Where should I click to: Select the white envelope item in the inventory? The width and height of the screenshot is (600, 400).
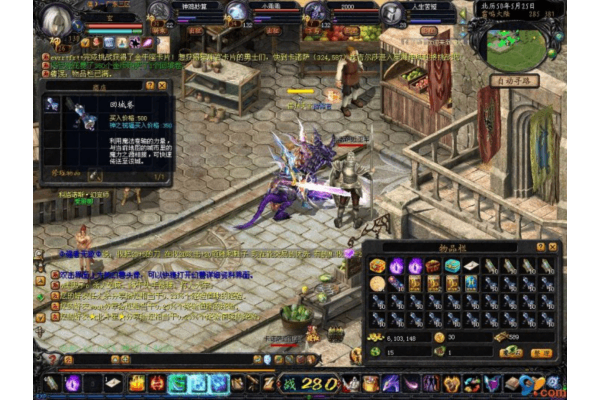click(x=470, y=266)
